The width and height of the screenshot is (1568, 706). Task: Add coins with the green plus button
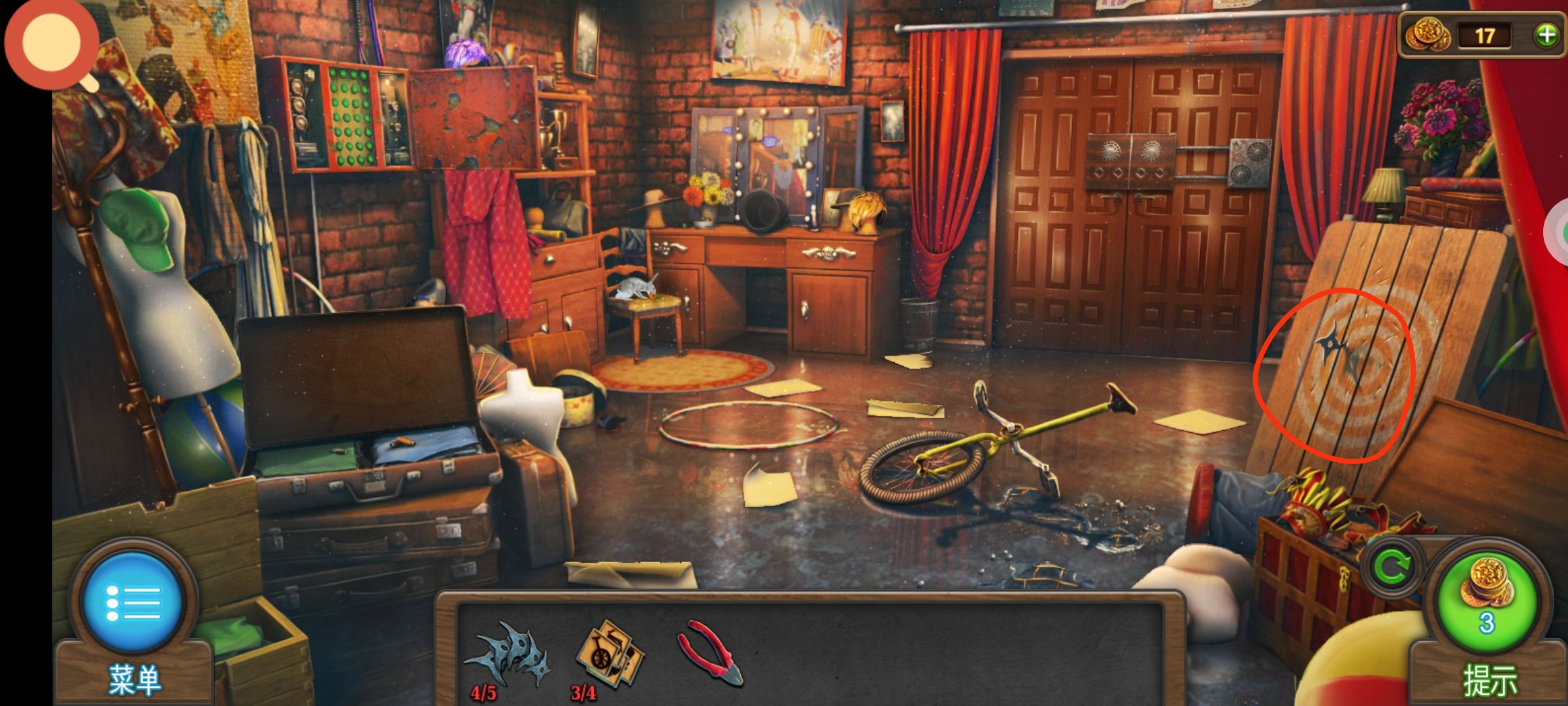[1546, 35]
